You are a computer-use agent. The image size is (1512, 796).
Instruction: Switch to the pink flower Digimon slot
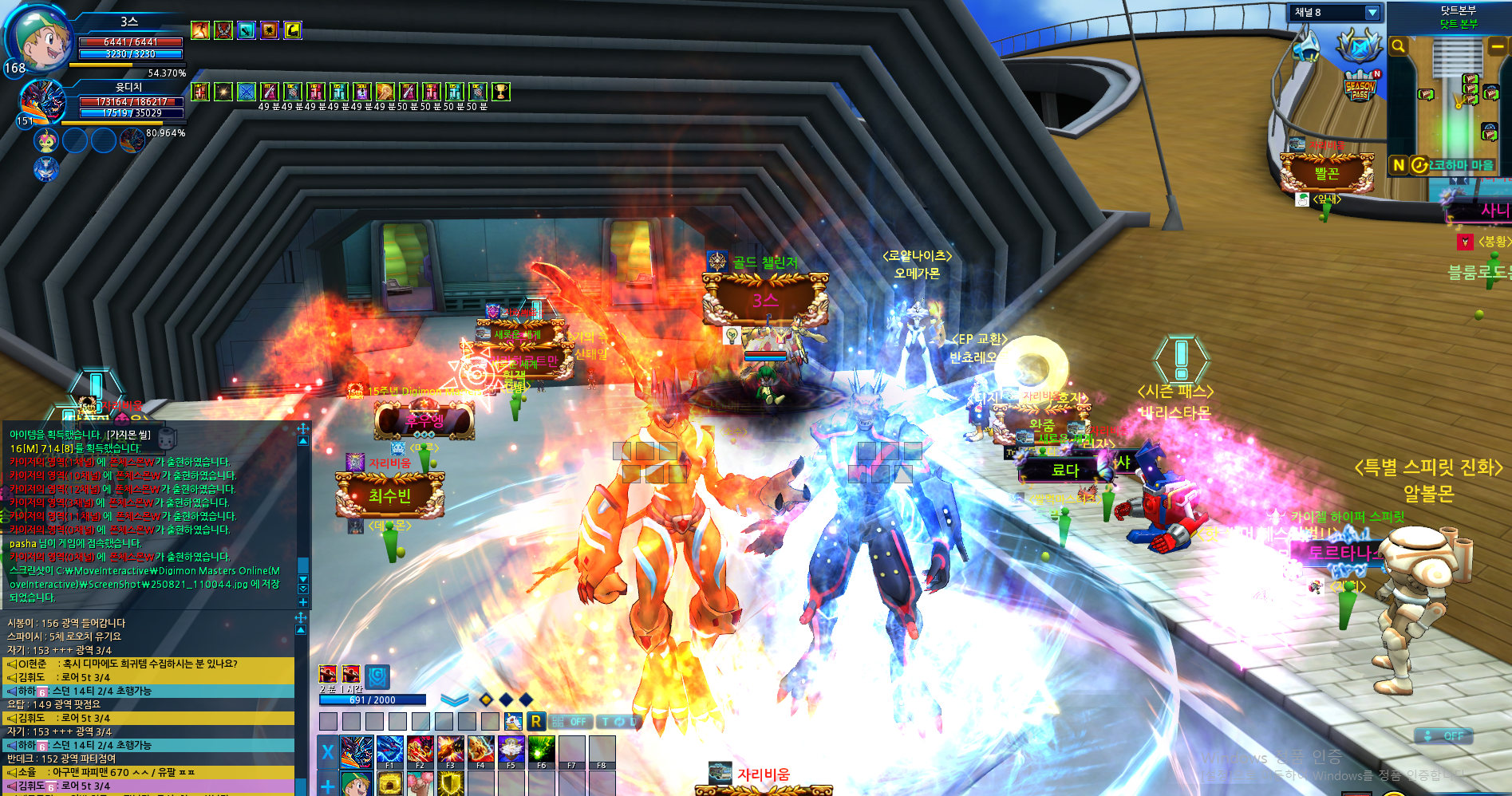(x=46, y=141)
